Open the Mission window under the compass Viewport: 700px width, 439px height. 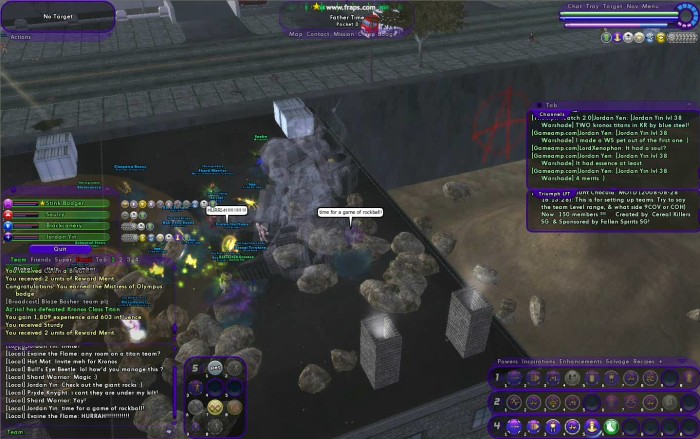click(x=344, y=33)
